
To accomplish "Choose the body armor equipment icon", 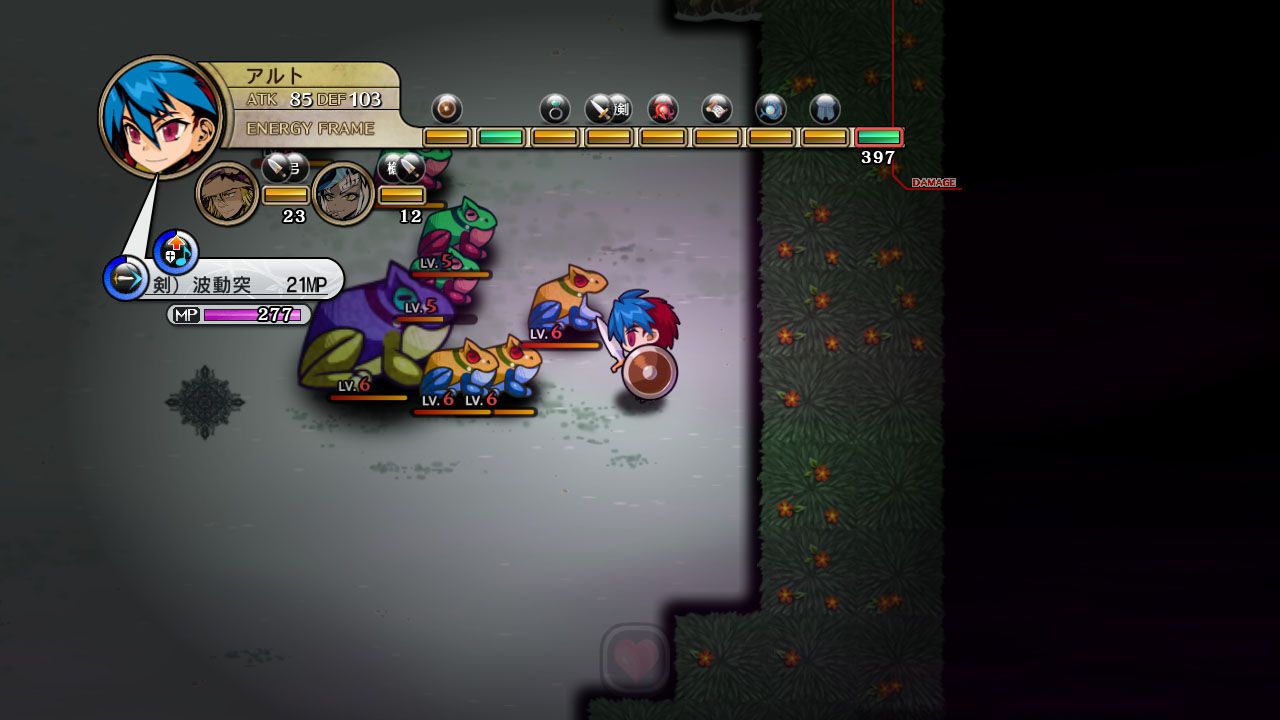I will point(825,108).
